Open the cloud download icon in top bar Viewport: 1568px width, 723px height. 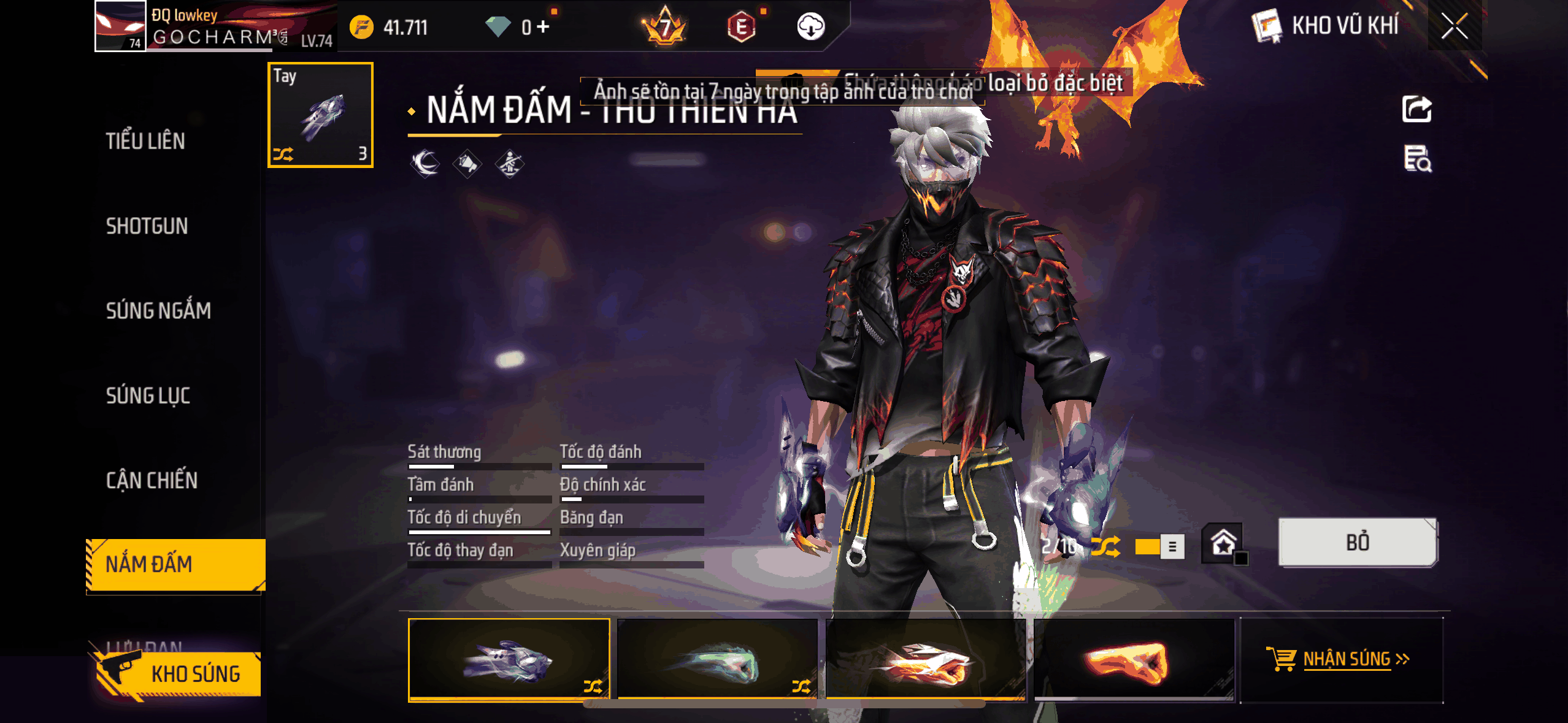tap(811, 26)
